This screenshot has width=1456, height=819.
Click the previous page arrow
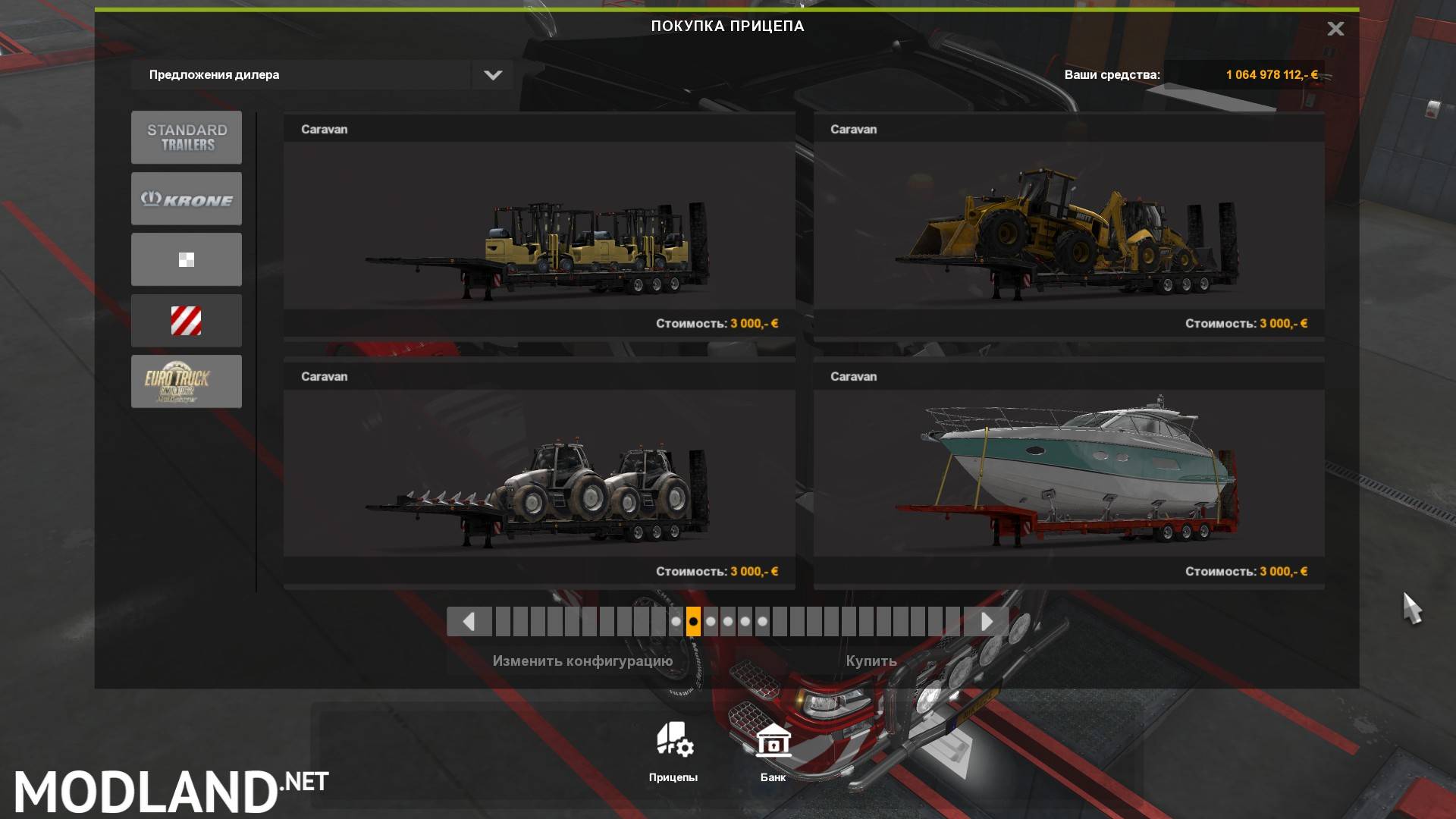point(469,621)
